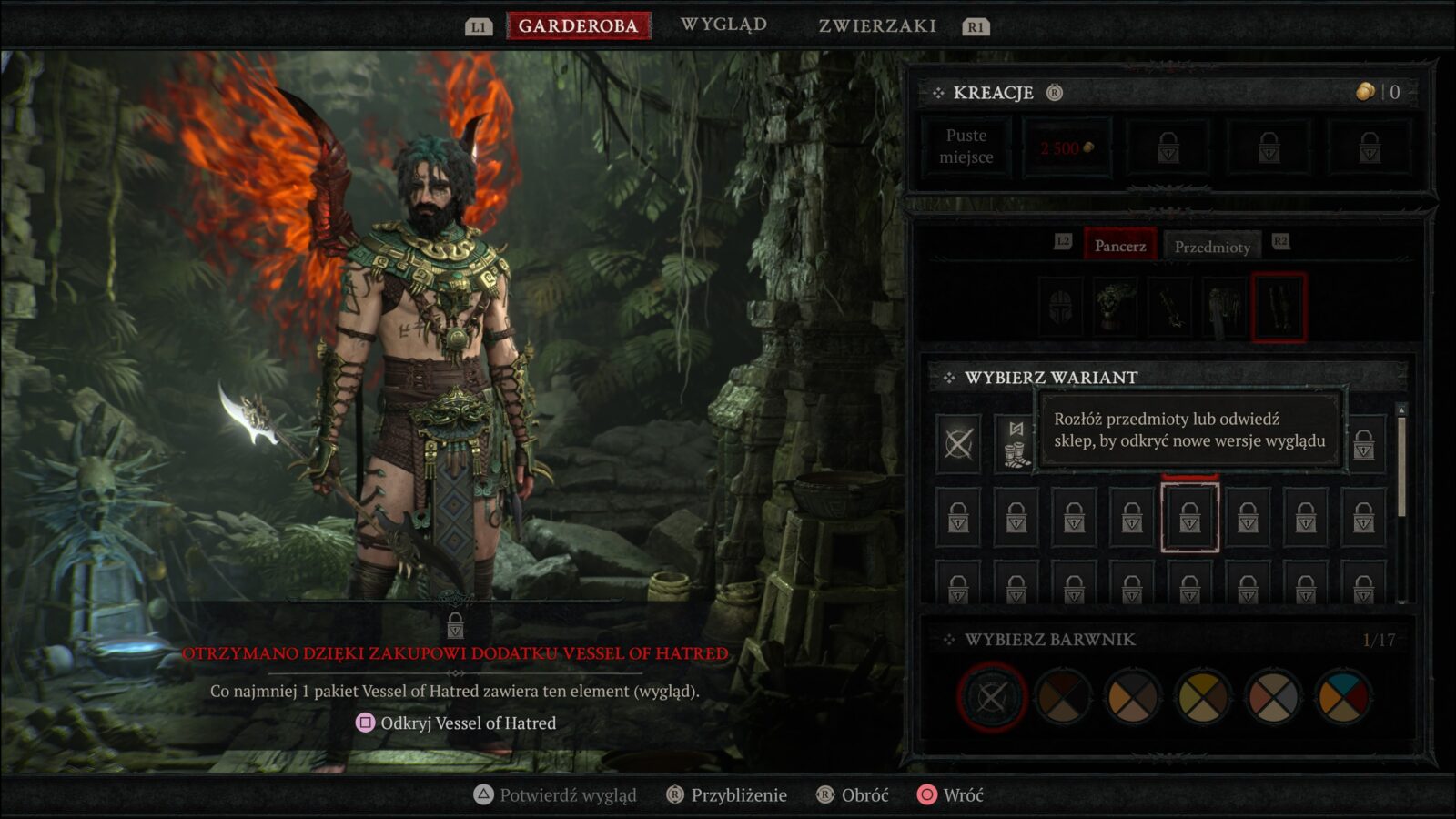This screenshot has width=1456, height=819.
Task: Select the crossed-out 'no variant' option
Action: tap(959, 445)
